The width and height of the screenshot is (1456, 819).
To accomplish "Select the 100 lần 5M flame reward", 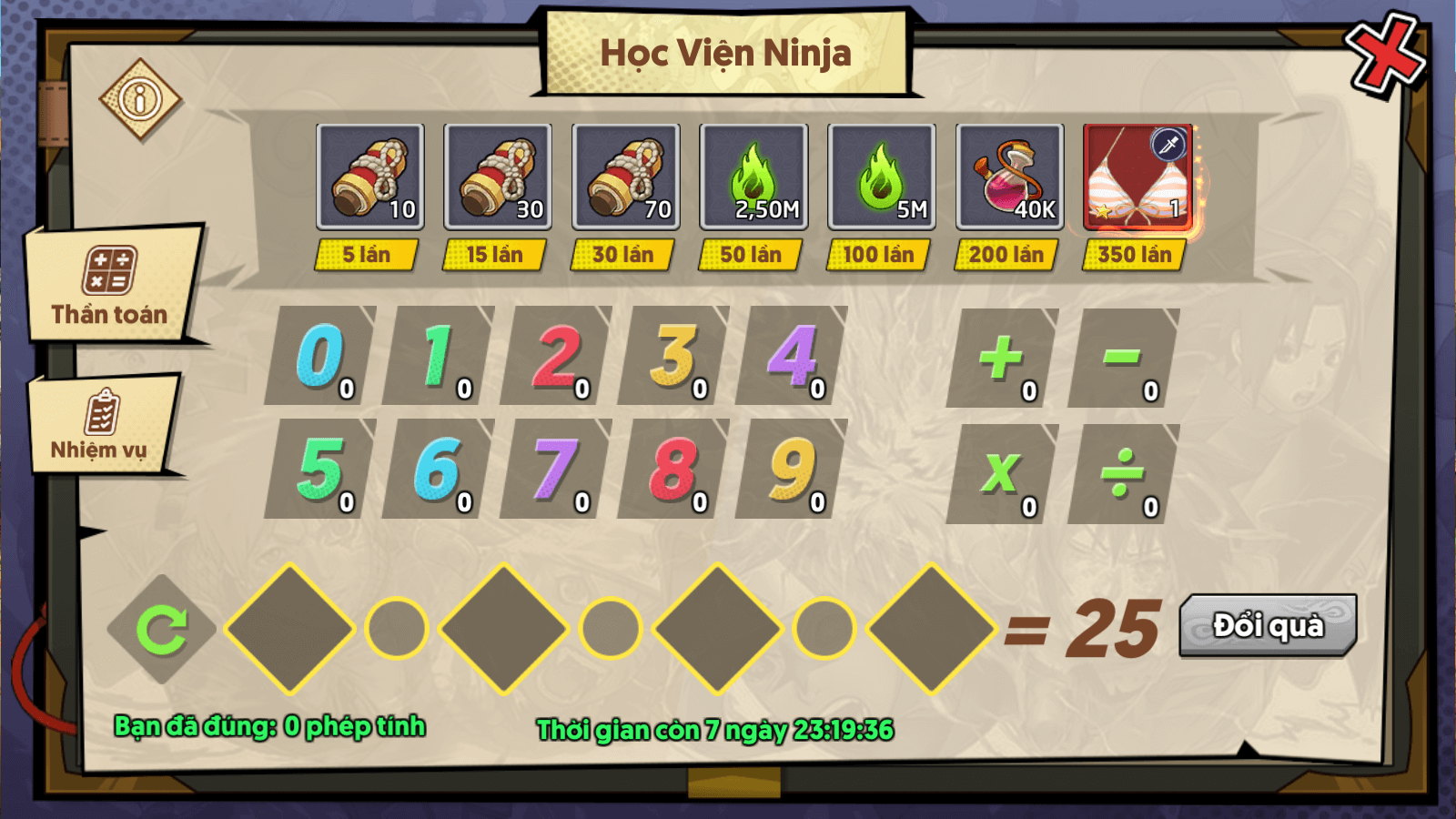I will point(881,177).
